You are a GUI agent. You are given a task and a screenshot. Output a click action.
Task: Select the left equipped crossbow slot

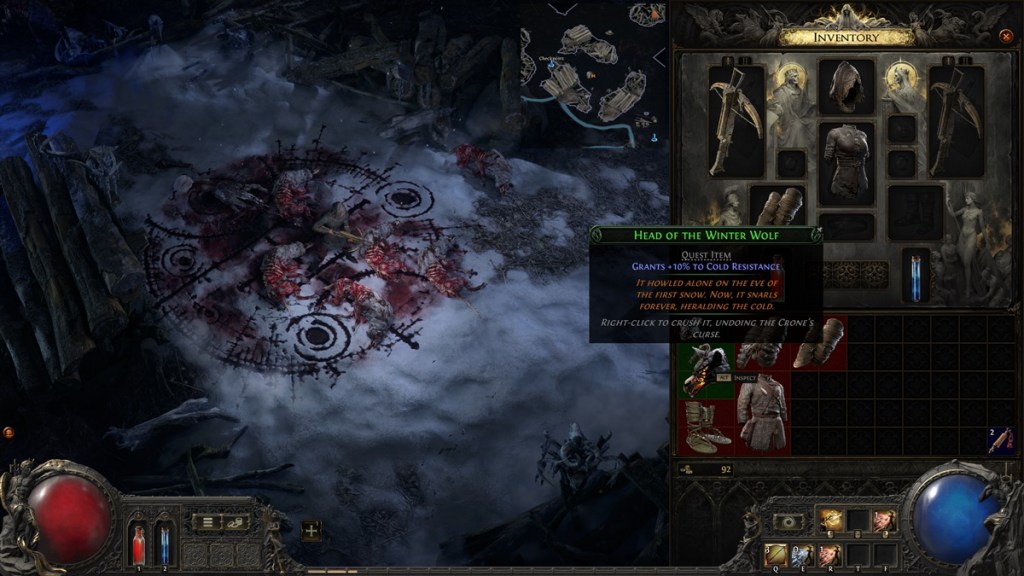click(x=736, y=121)
